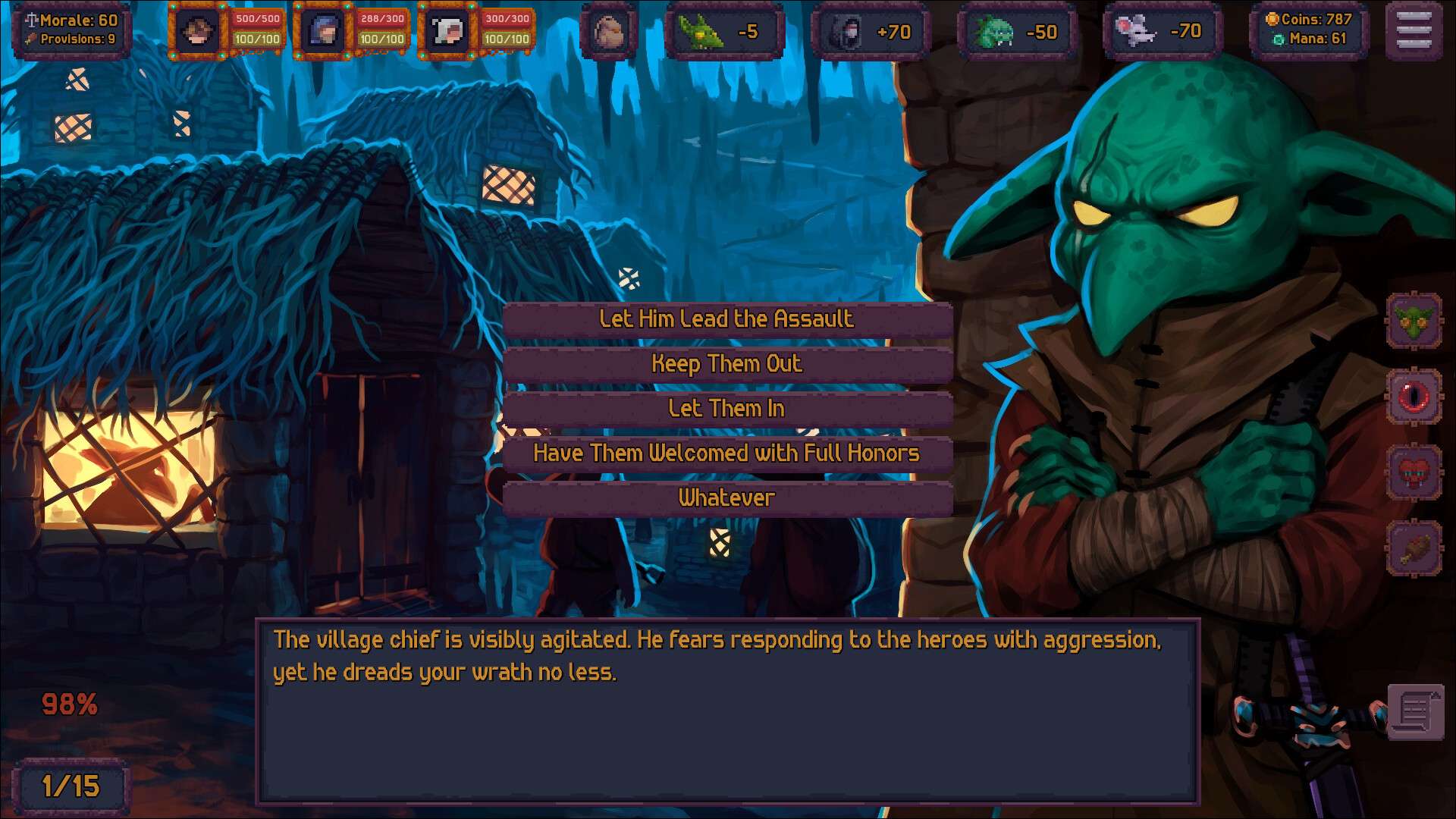1456x819 pixels.
Task: Select the "Keep Them Out" option
Action: [x=726, y=364]
